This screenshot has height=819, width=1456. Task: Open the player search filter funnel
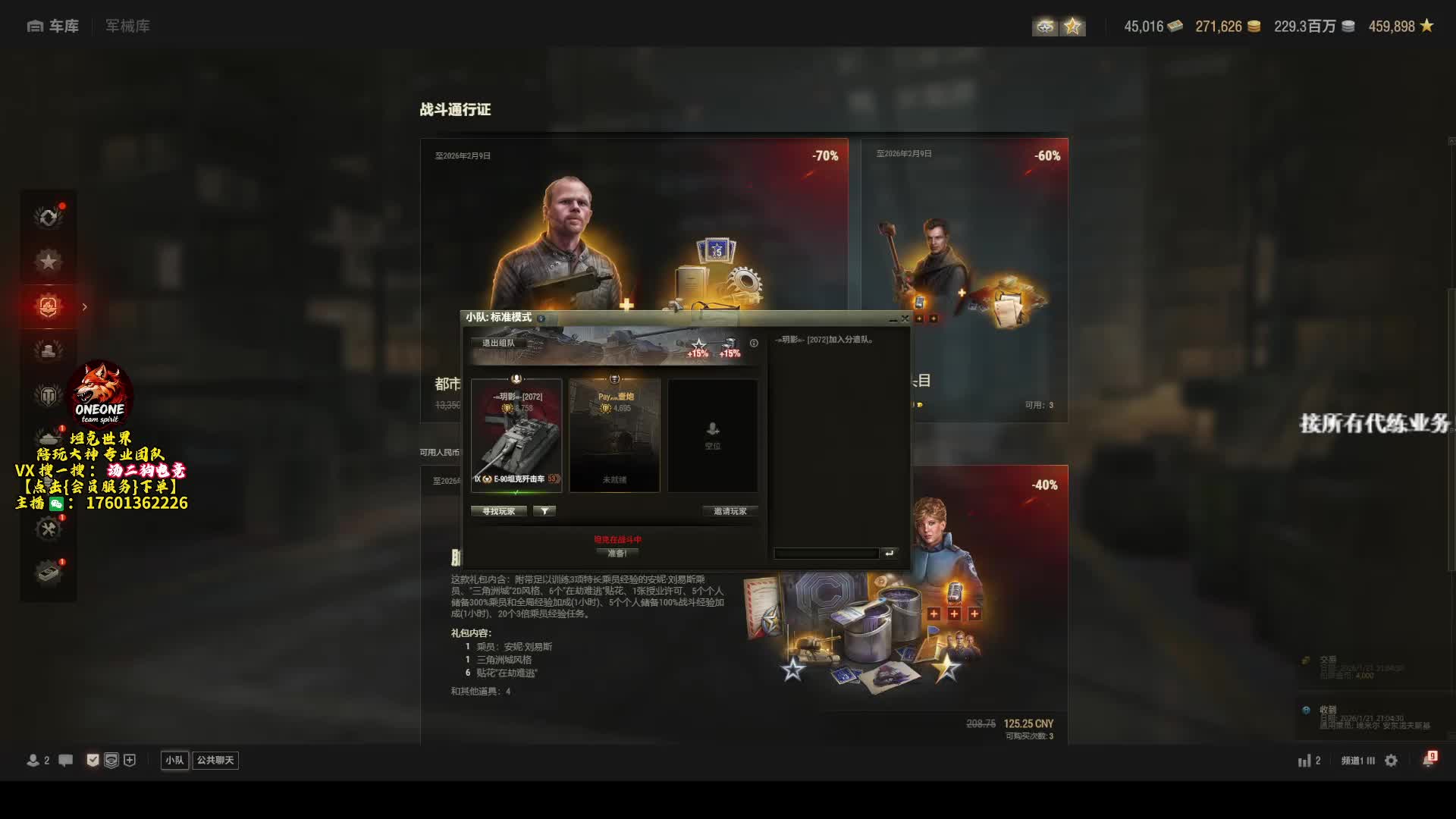click(544, 511)
